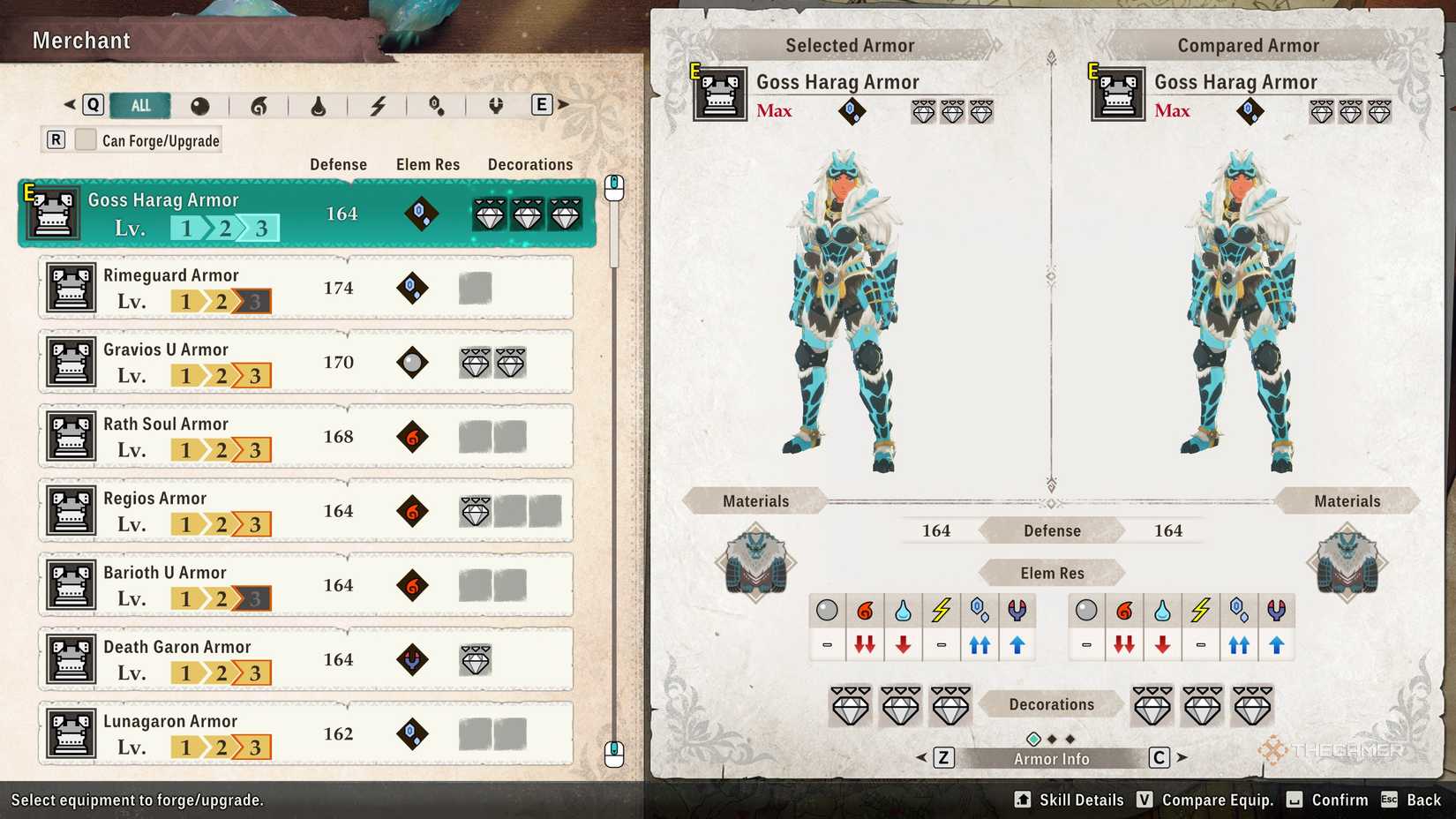Select the non-elemental filter orb icon
The height and width of the screenshot is (819, 1456).
coord(201,107)
